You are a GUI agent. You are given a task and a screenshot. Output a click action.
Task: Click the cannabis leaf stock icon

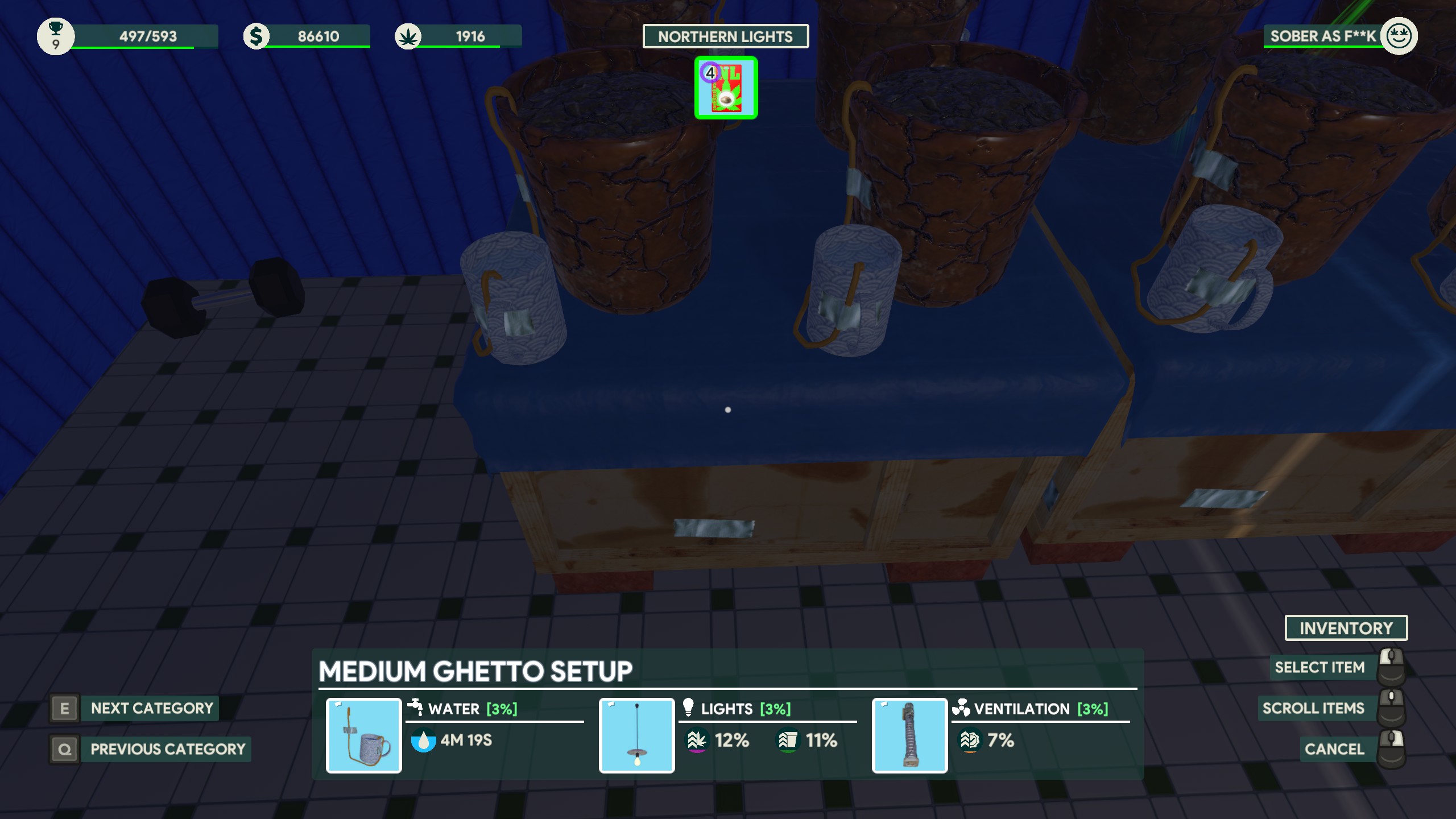(408, 37)
